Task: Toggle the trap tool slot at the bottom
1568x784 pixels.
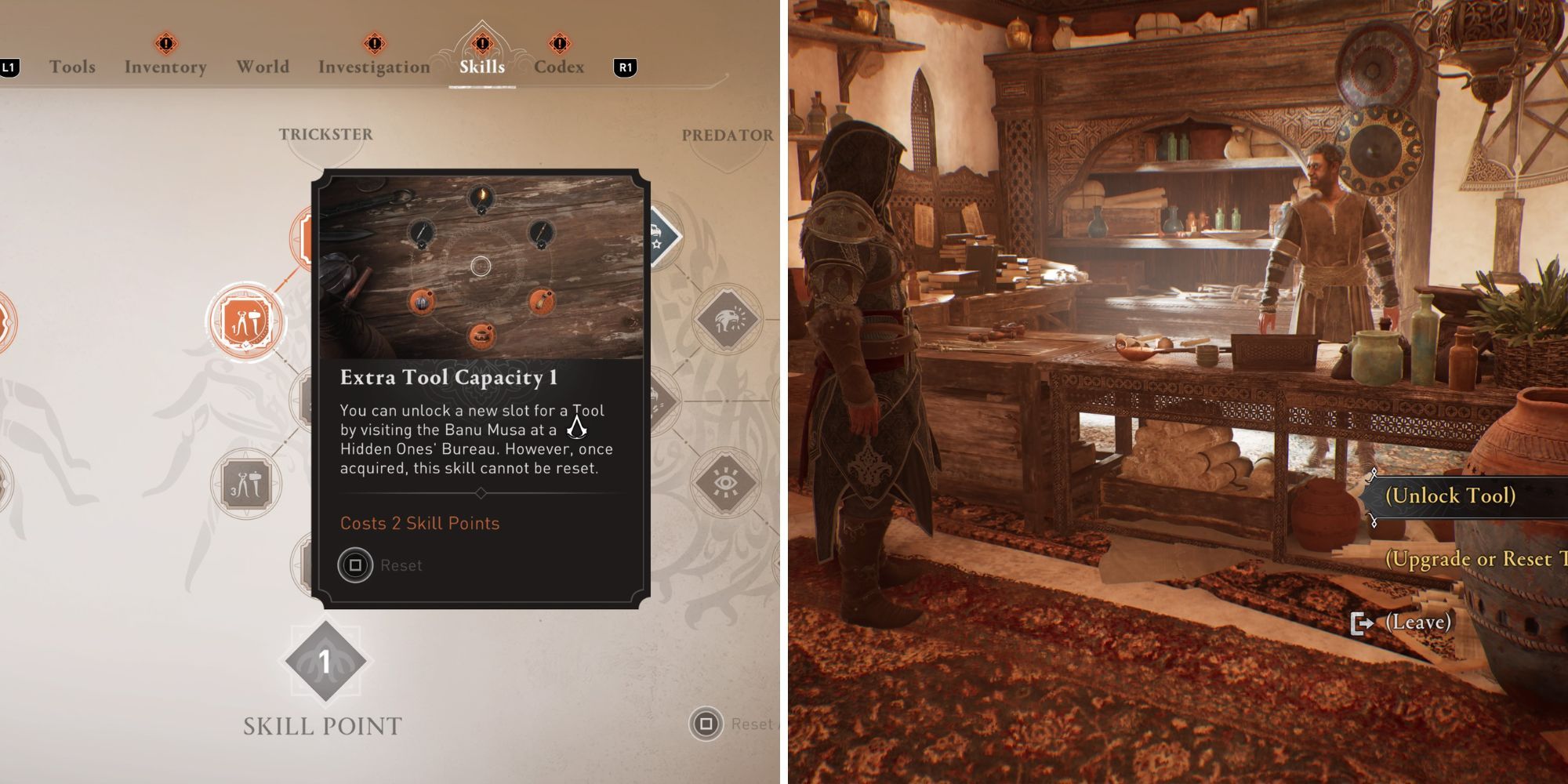Action: 482,337
